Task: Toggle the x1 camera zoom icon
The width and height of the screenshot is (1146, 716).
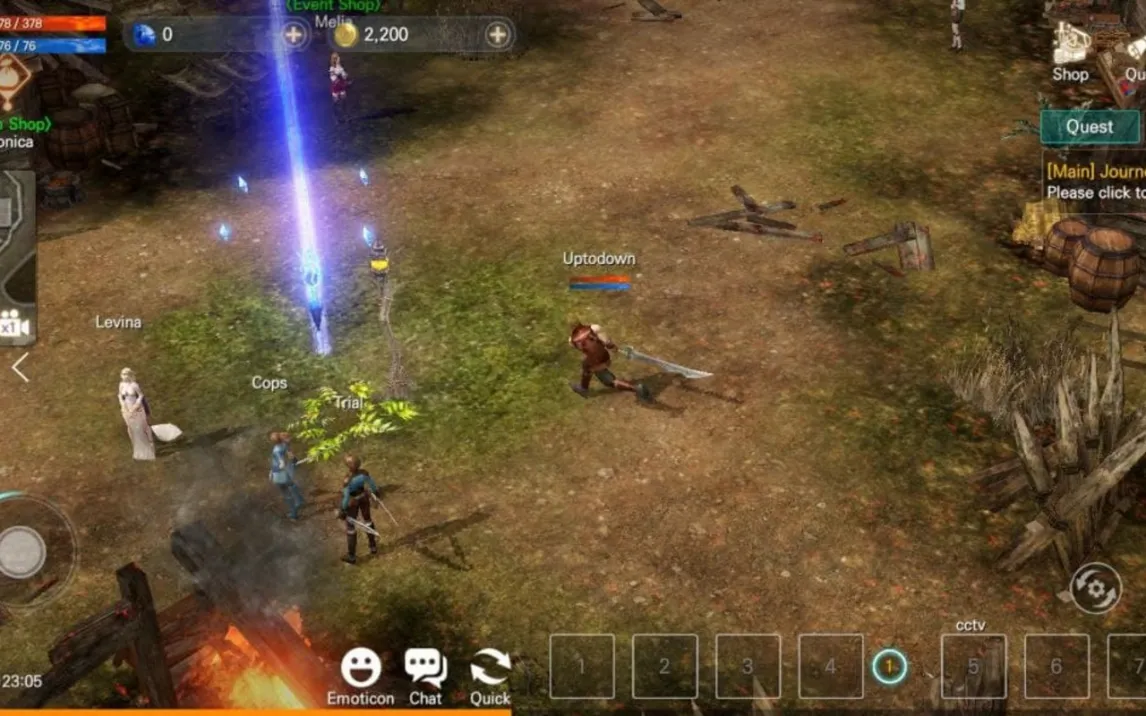Action: (x=13, y=326)
